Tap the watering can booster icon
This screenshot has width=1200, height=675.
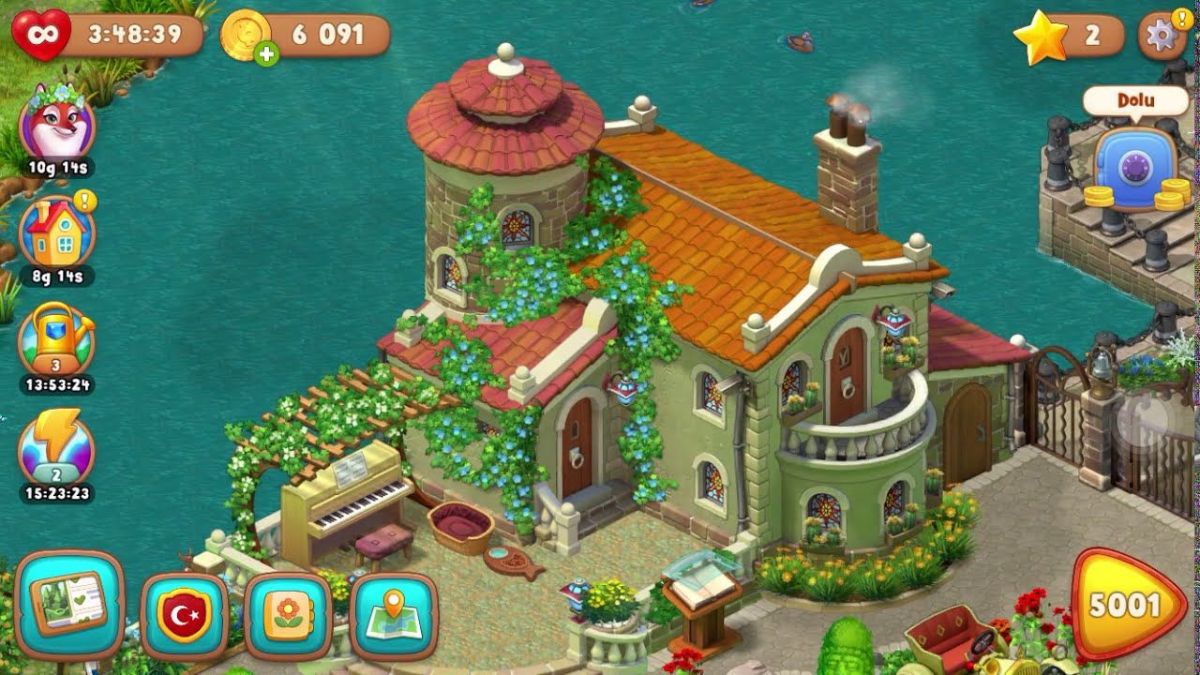tap(57, 340)
